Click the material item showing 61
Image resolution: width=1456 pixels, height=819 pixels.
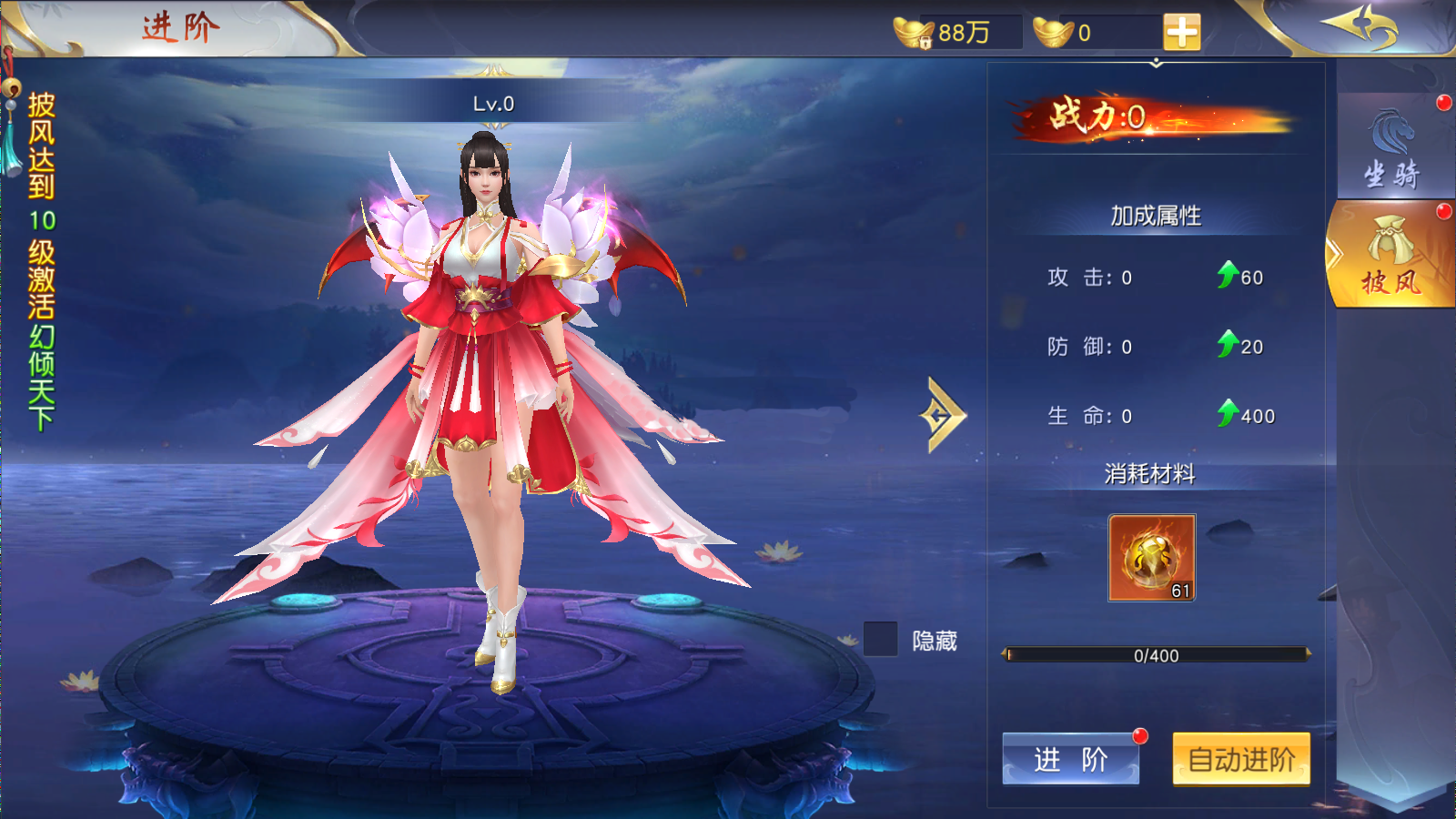[x=1152, y=559]
